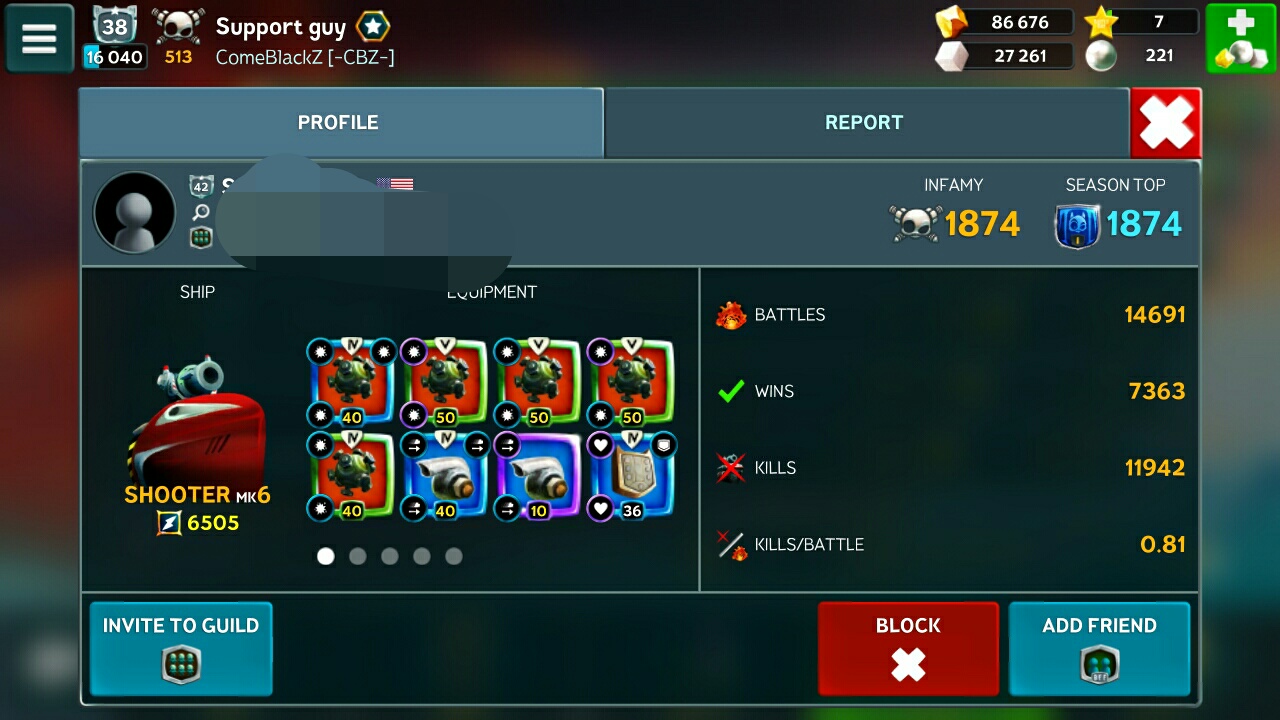Send an Add Friend request
This screenshot has height=720, width=1280.
click(1099, 648)
